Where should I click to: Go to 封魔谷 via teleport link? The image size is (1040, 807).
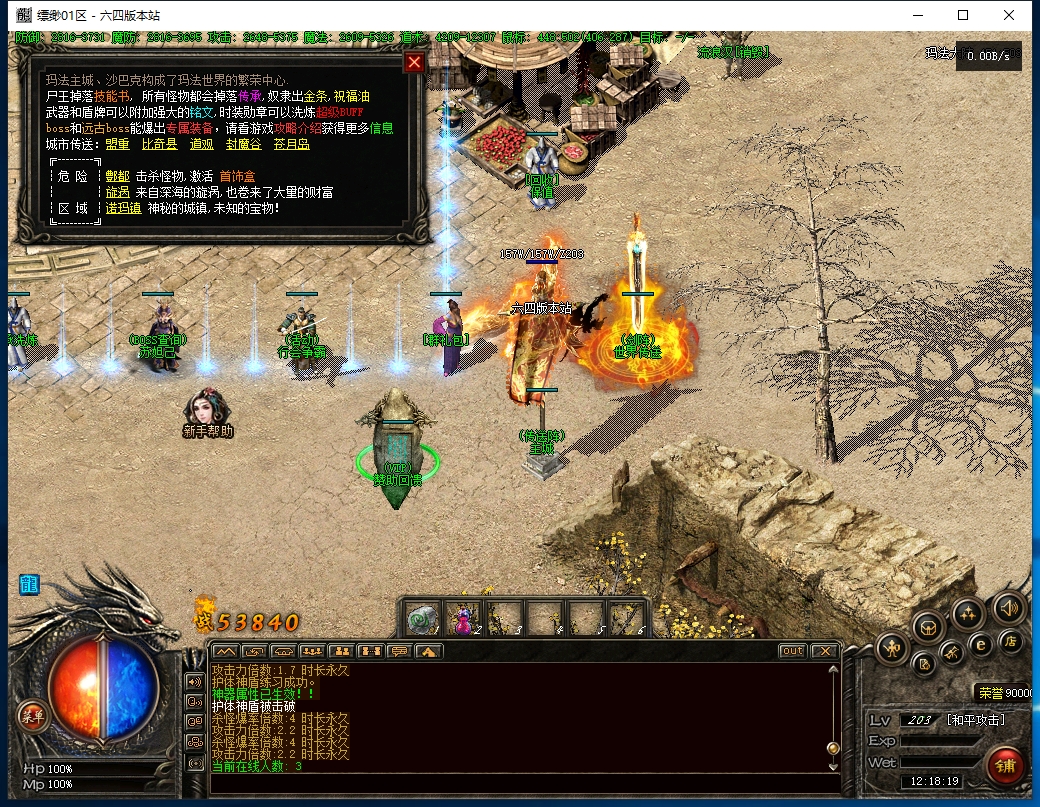tap(243, 144)
